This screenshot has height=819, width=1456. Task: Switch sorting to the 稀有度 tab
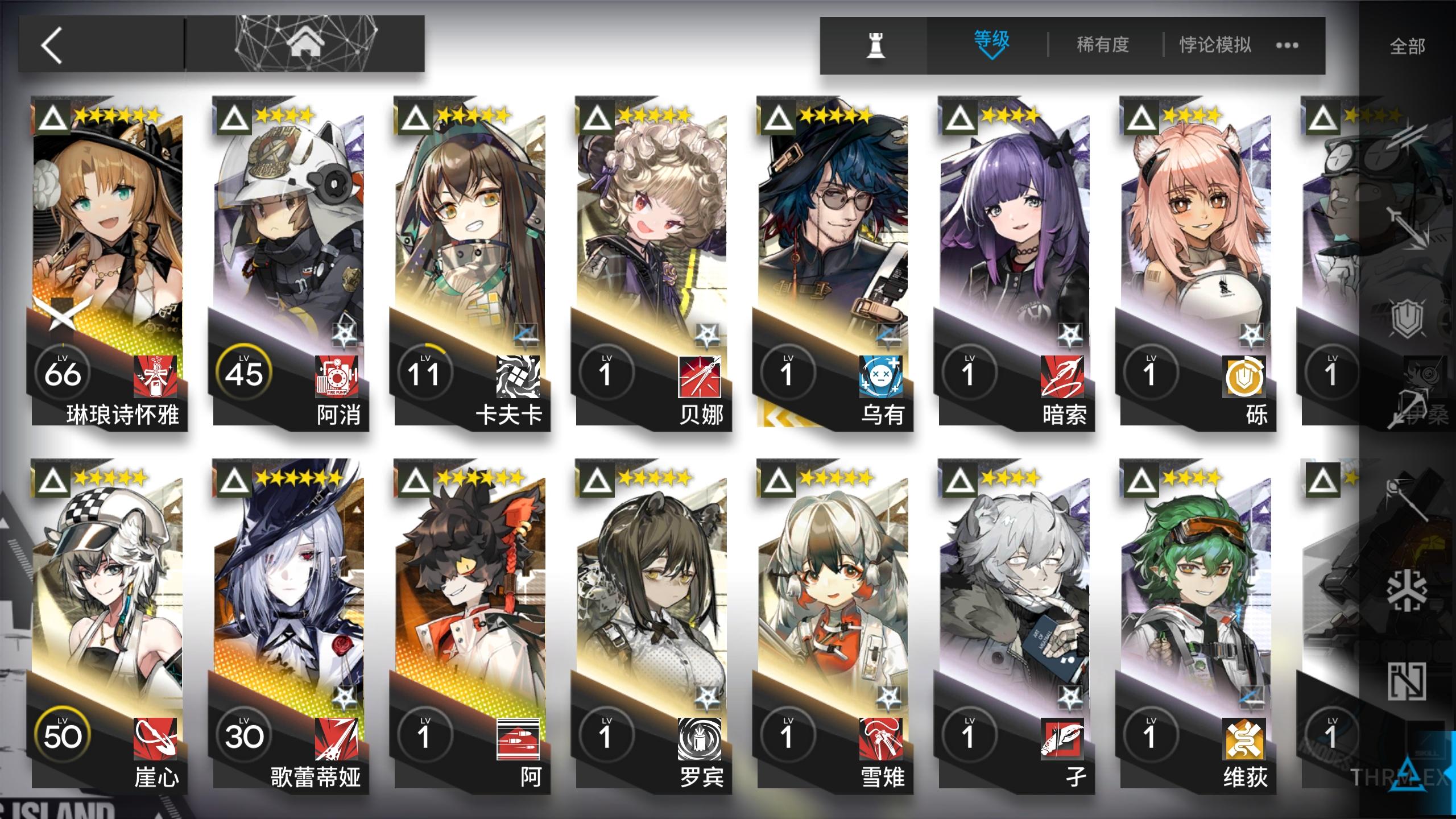[x=1102, y=44]
